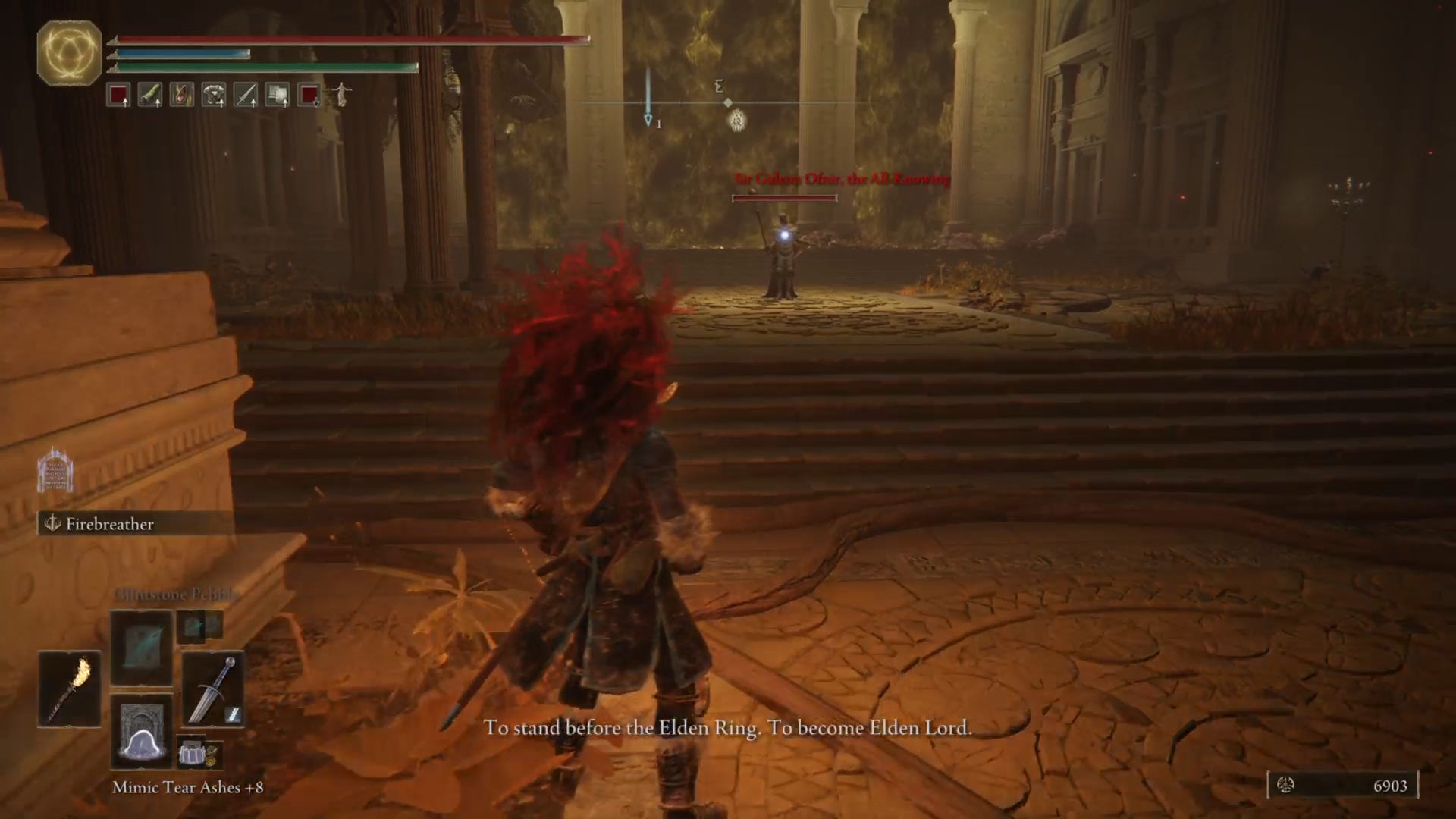Click Sir Gideon Ofnir's boss health bar
The width and height of the screenshot is (1456, 819).
point(784,198)
